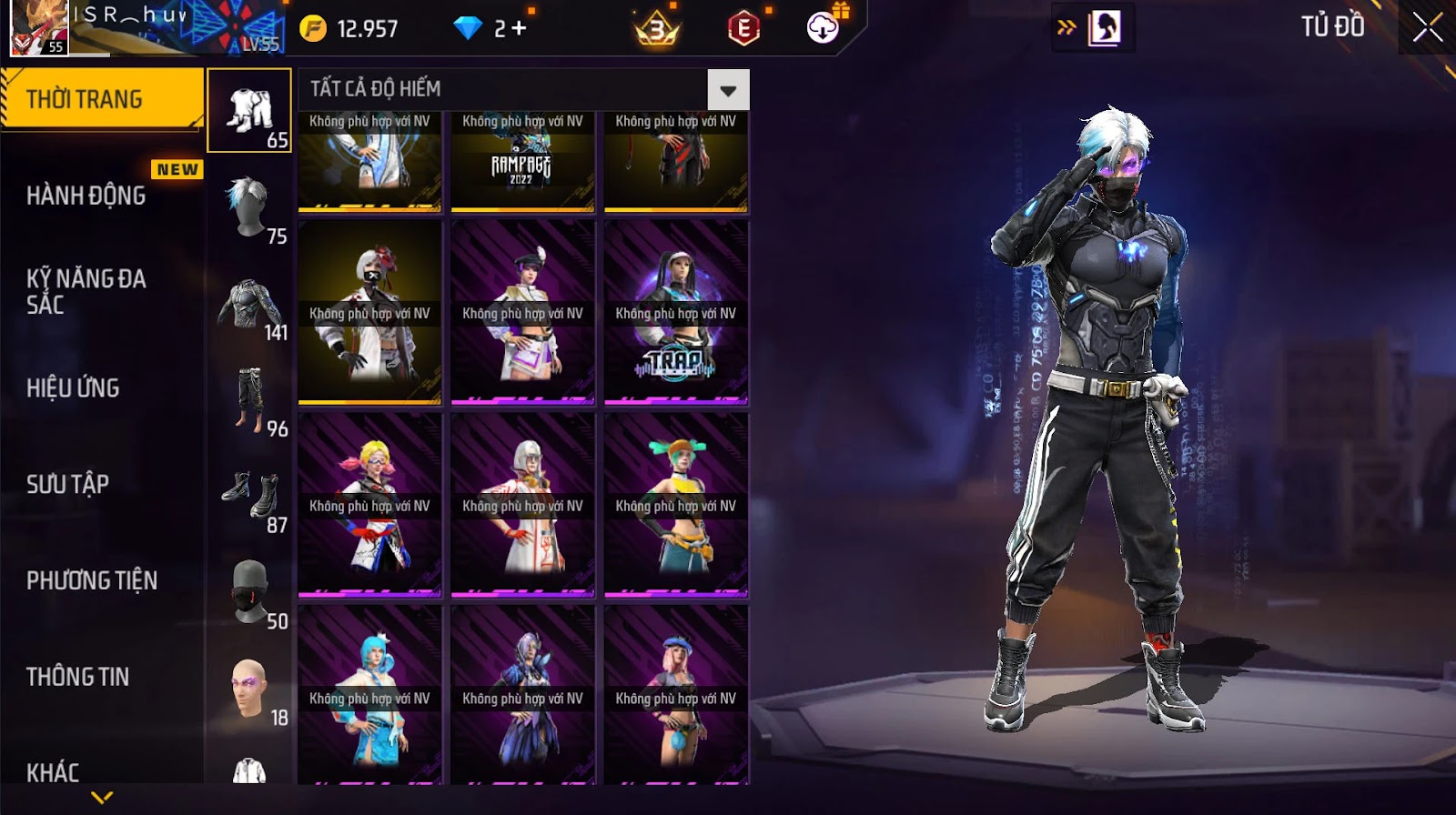Open the face mask category

point(249,593)
